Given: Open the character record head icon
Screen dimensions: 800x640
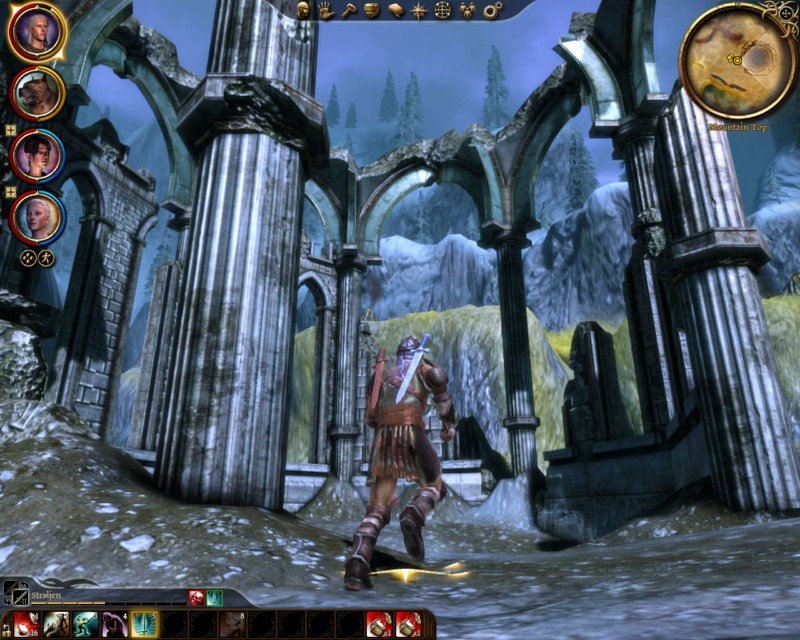Looking at the screenshot, I should (303, 10).
